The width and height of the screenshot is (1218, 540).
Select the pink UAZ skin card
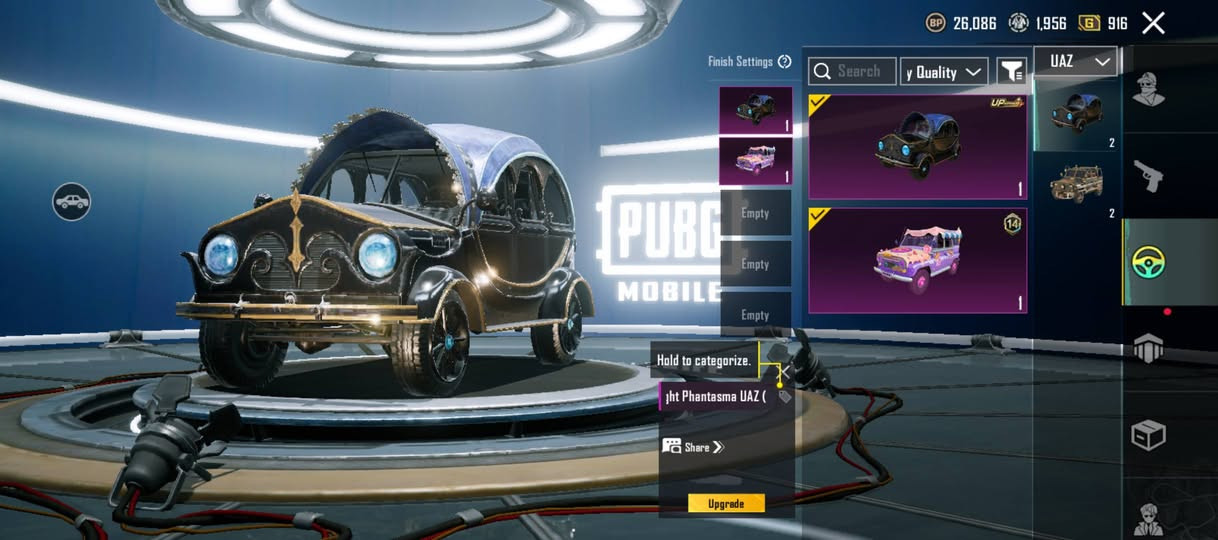click(917, 260)
